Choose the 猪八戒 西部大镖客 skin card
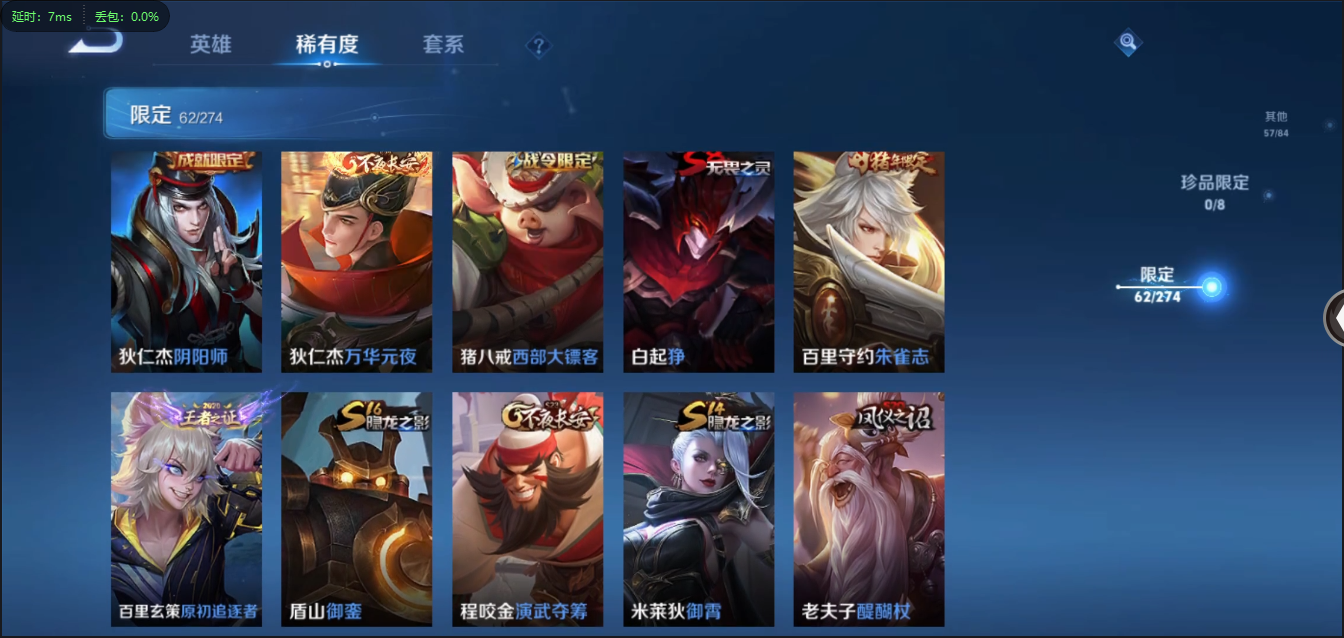1344x638 pixels. (528, 262)
